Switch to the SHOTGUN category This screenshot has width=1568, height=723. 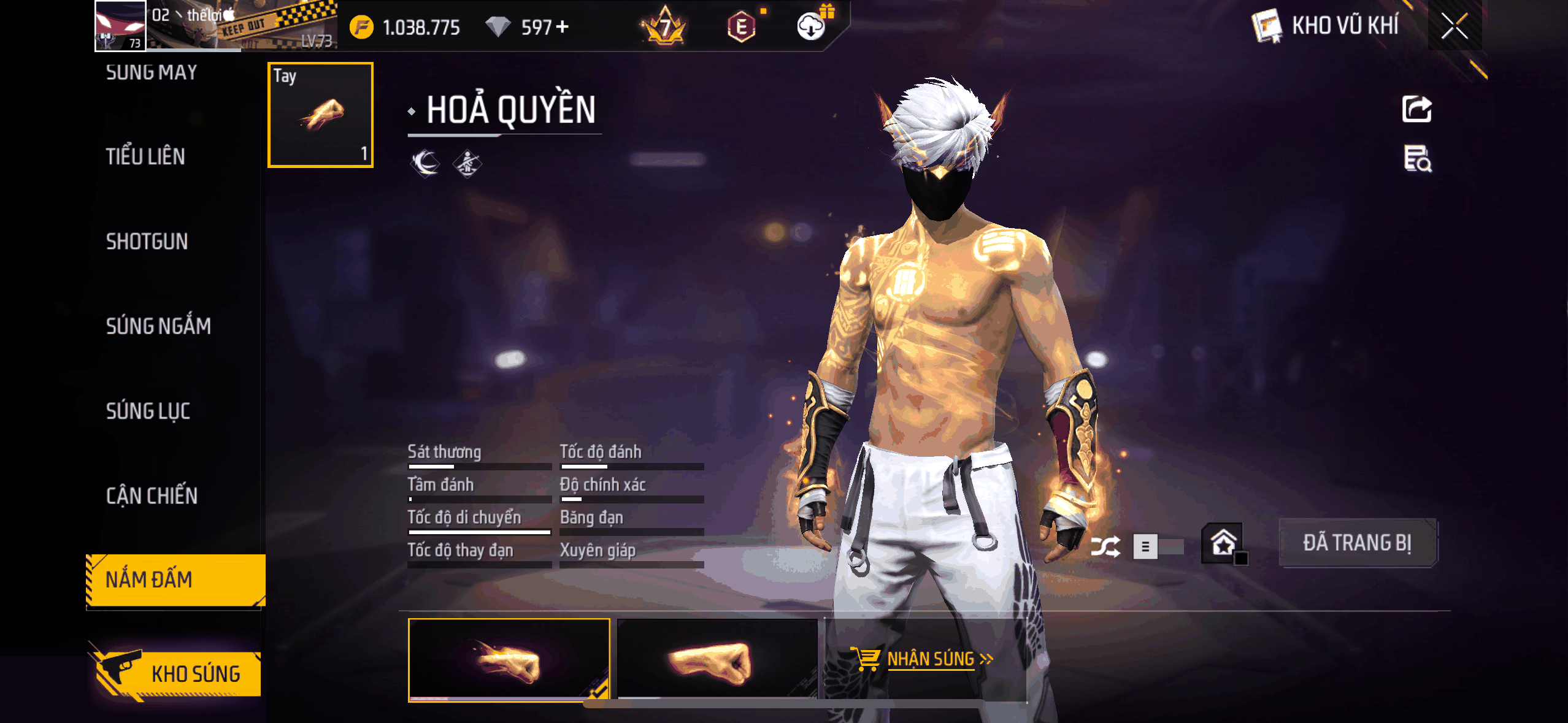tap(147, 242)
